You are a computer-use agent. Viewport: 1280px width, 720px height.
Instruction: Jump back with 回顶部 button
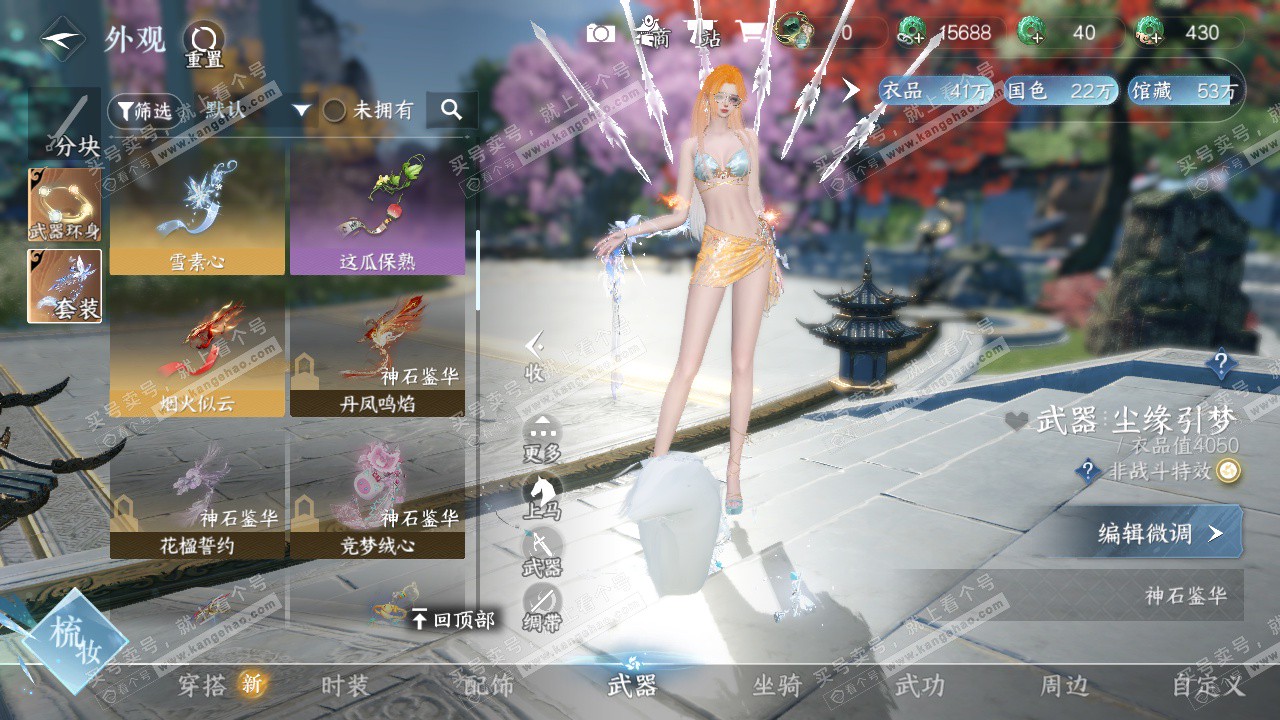click(453, 620)
